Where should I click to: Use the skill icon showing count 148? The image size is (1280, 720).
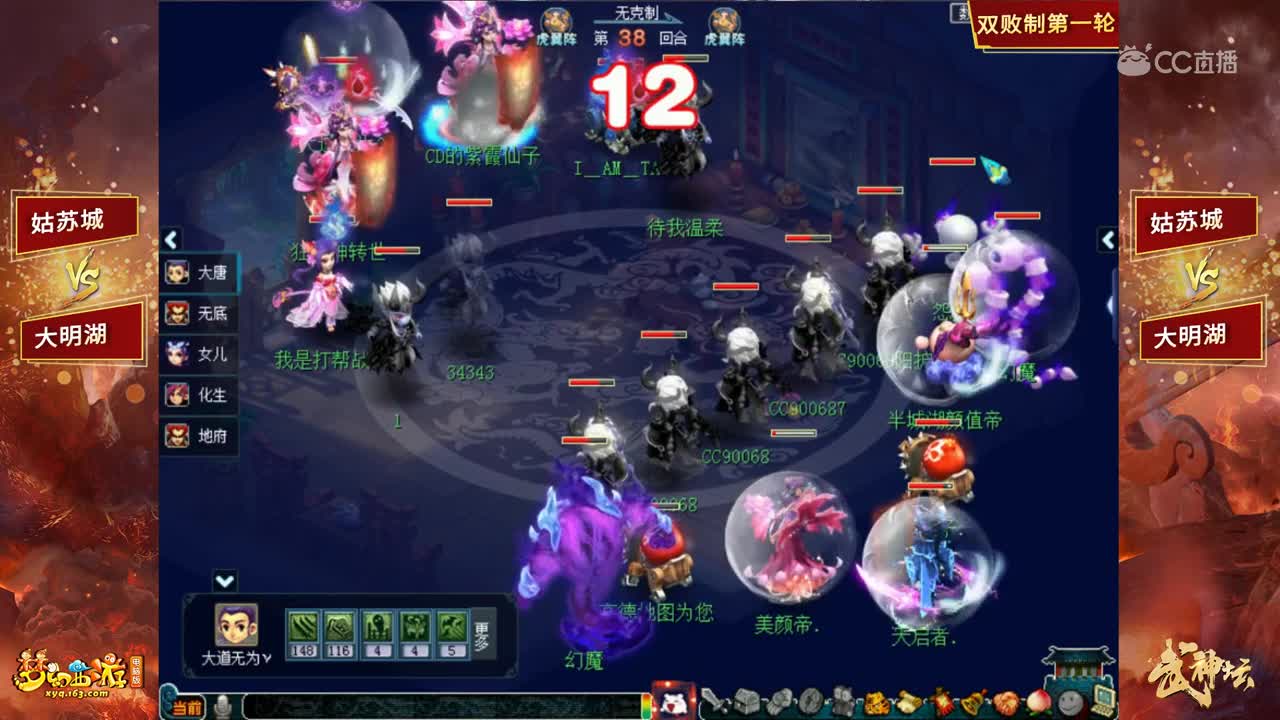tap(301, 625)
